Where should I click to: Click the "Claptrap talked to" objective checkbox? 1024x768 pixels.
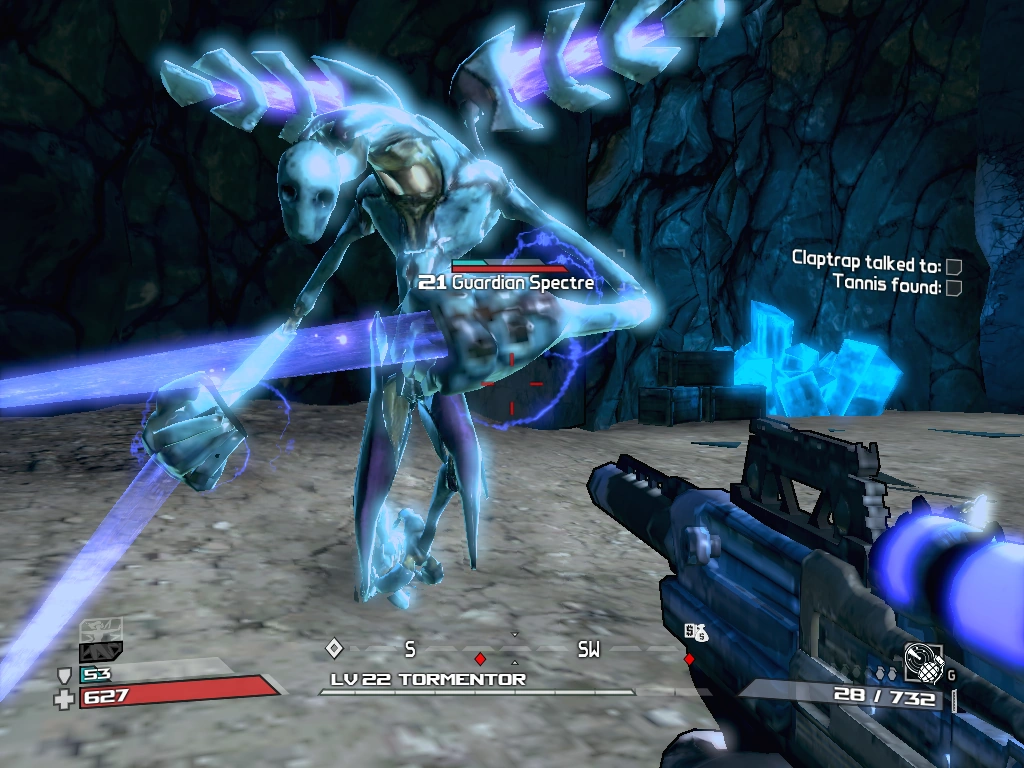coord(954,267)
